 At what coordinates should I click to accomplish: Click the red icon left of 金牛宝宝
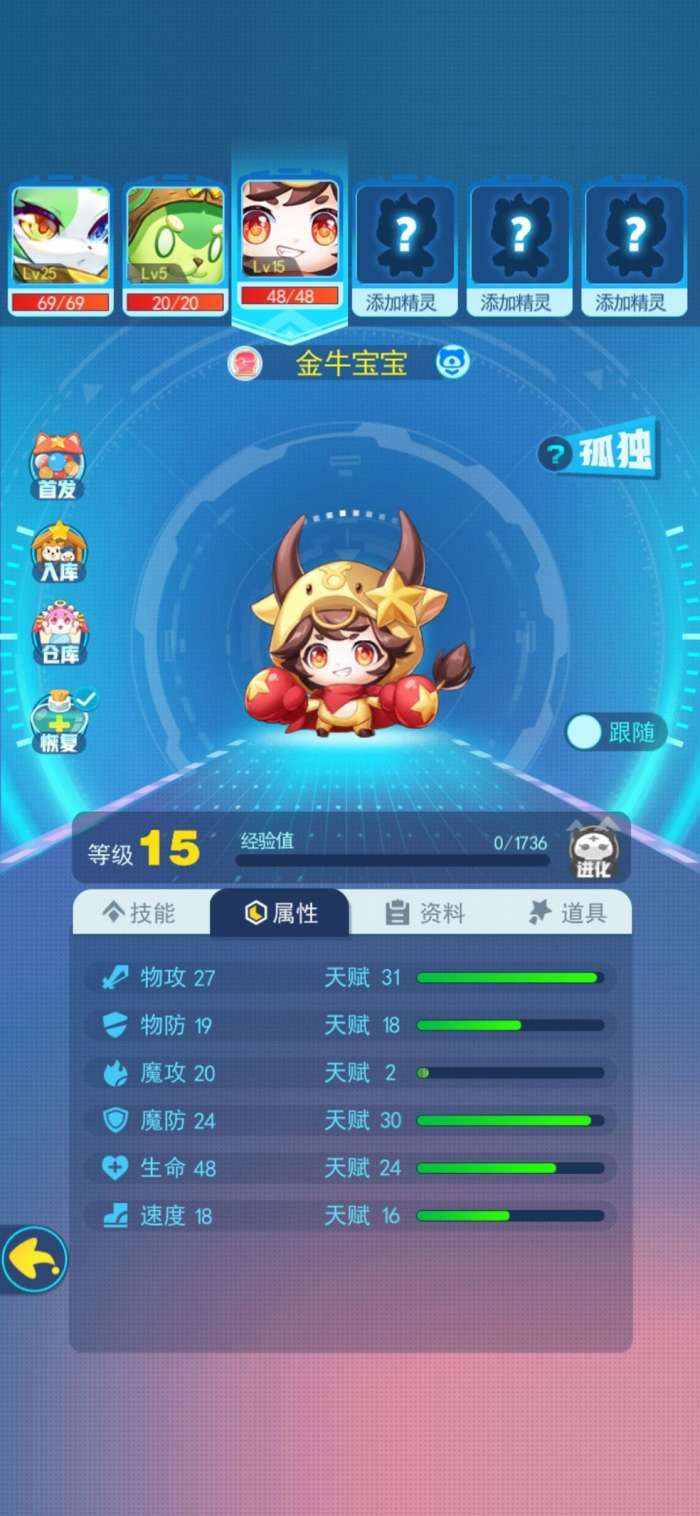tap(244, 363)
